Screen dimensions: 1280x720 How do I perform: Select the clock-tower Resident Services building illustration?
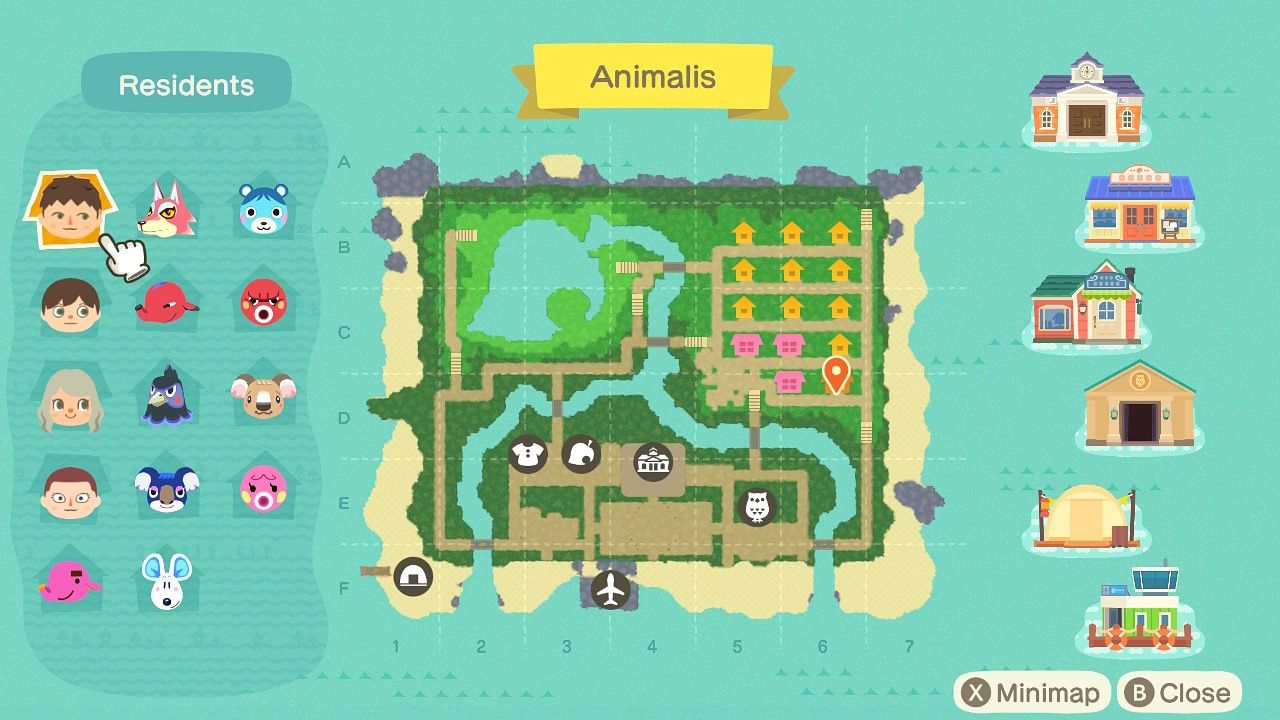point(1086,99)
